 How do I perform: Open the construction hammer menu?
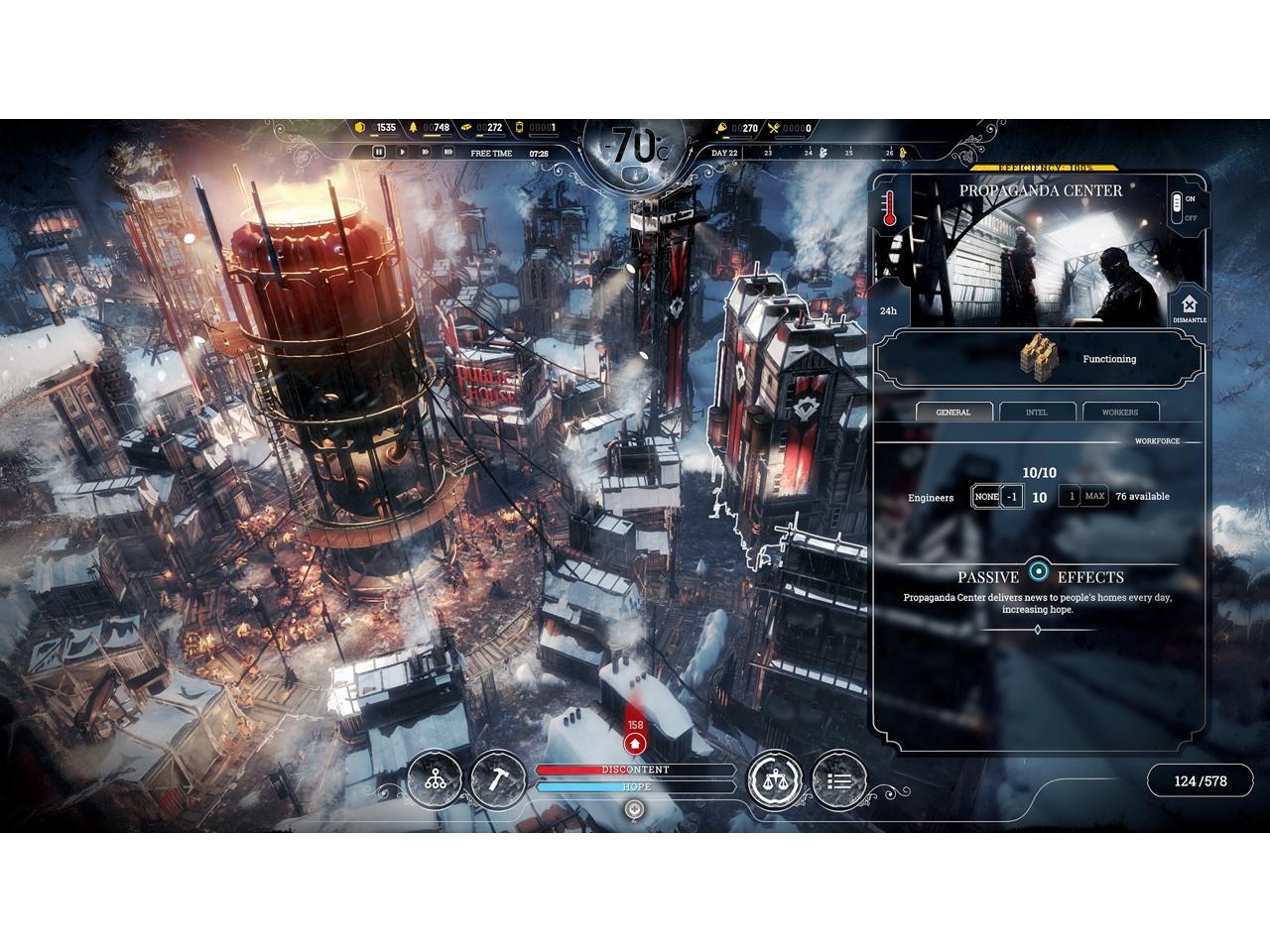pyautogui.click(x=498, y=779)
